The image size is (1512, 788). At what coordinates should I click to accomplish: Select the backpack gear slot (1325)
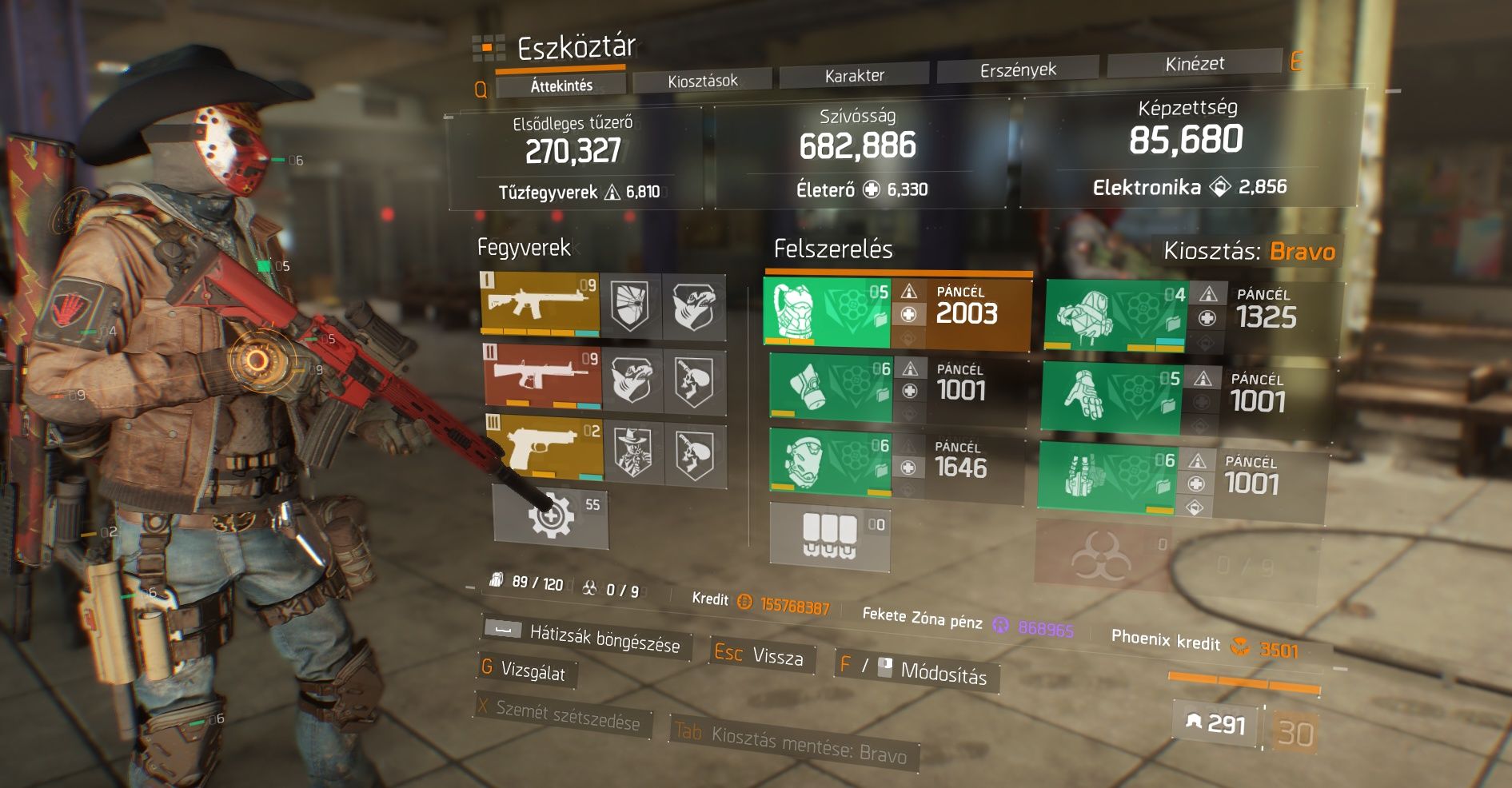tap(1116, 316)
